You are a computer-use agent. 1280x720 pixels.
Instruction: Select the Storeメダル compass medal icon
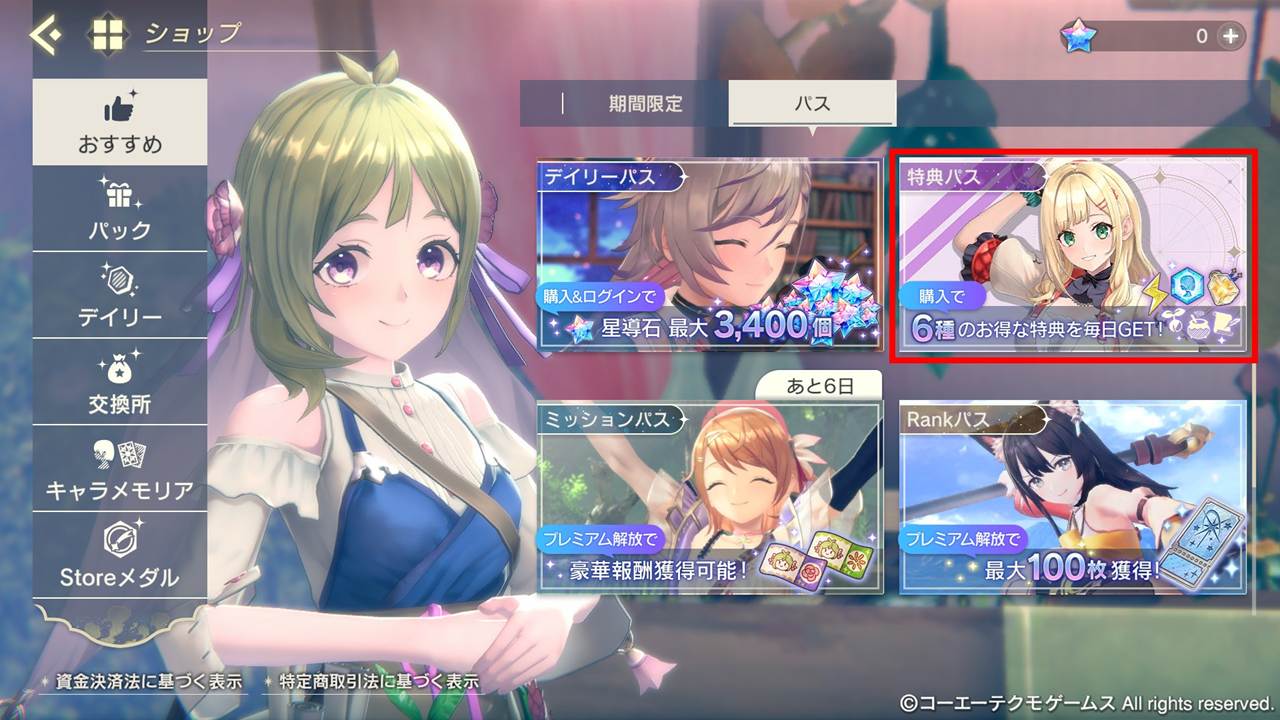pos(120,548)
